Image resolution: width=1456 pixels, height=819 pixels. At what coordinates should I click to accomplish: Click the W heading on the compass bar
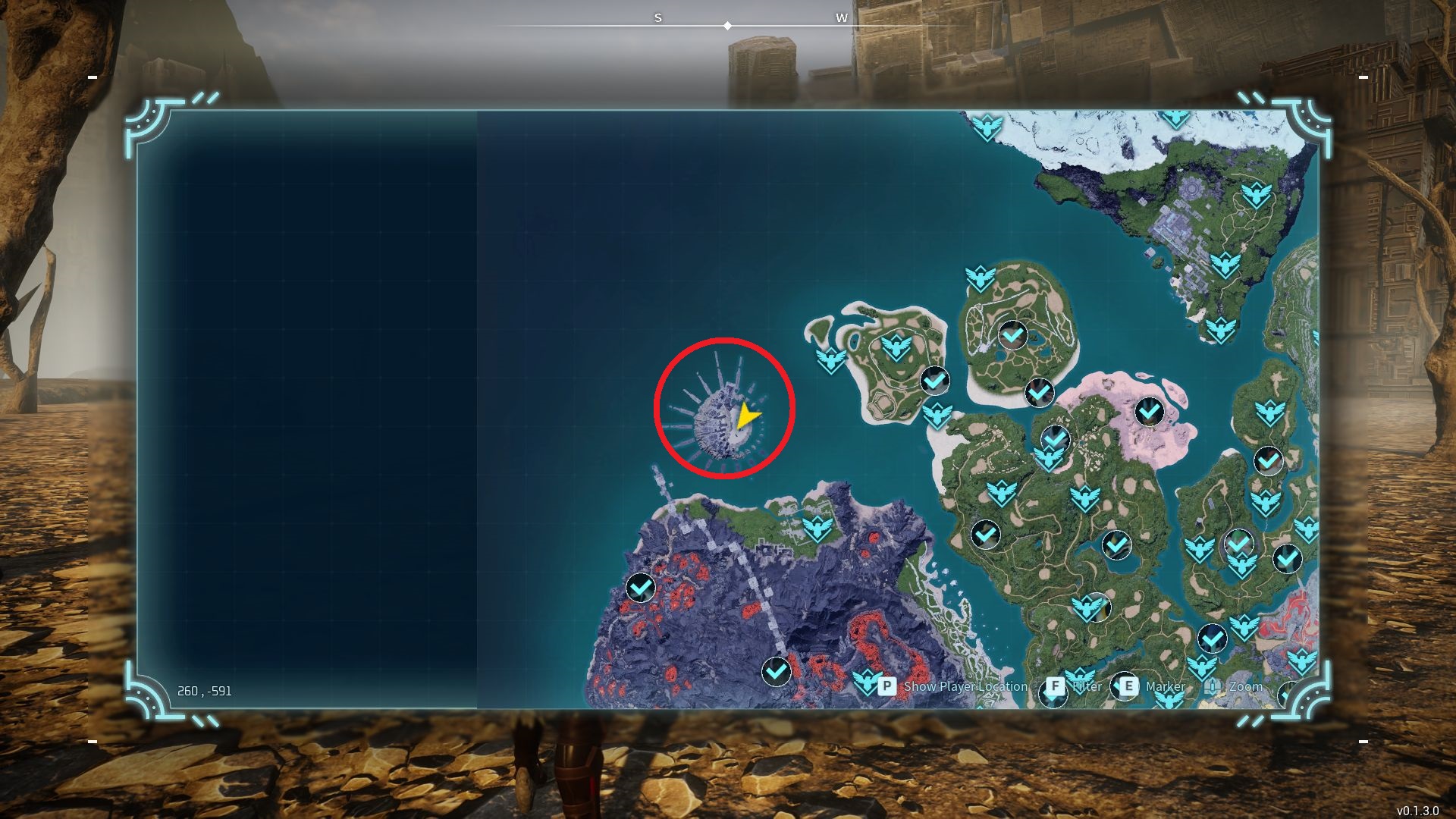click(842, 19)
